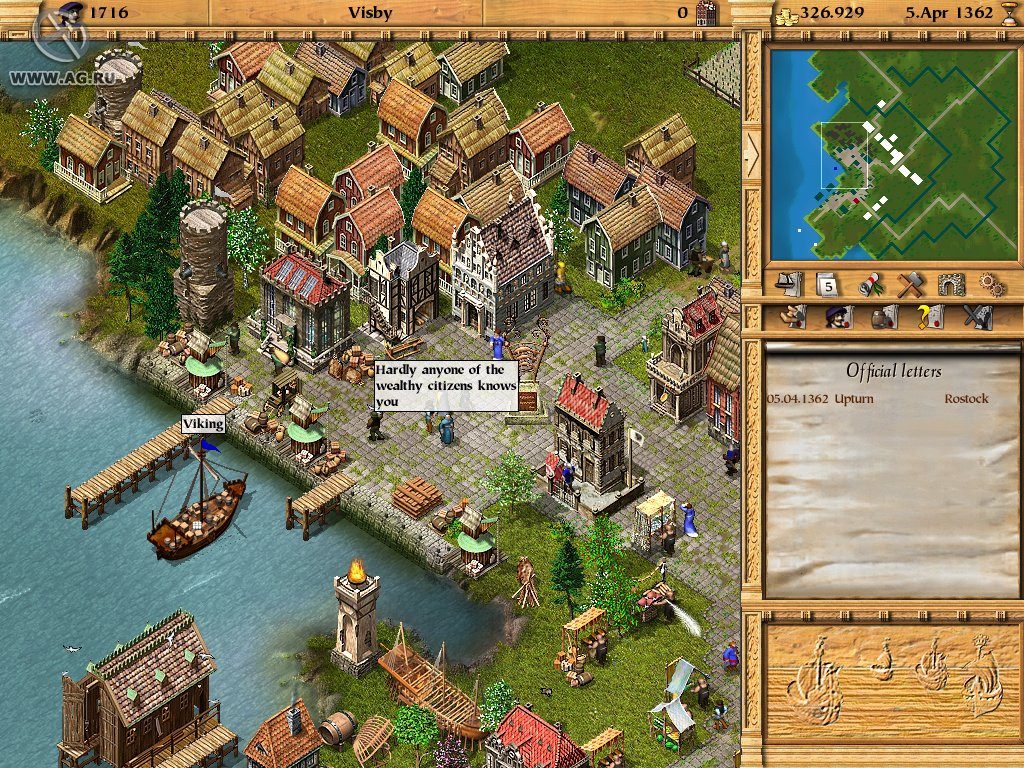Click the hourglass beside the date
Viewport: 1024px width, 768px height.
[1008, 13]
